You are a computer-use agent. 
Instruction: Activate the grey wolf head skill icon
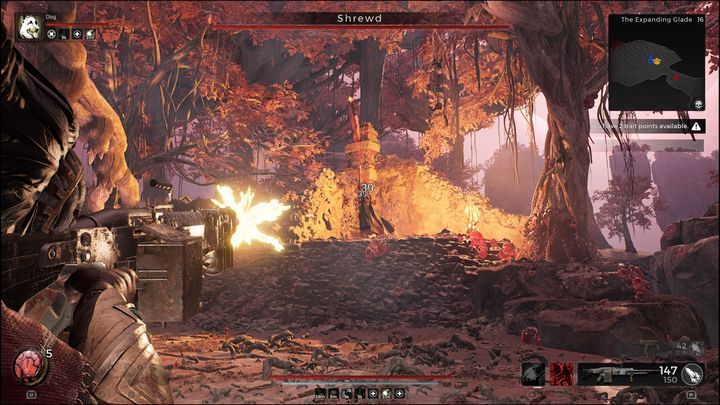coord(534,373)
